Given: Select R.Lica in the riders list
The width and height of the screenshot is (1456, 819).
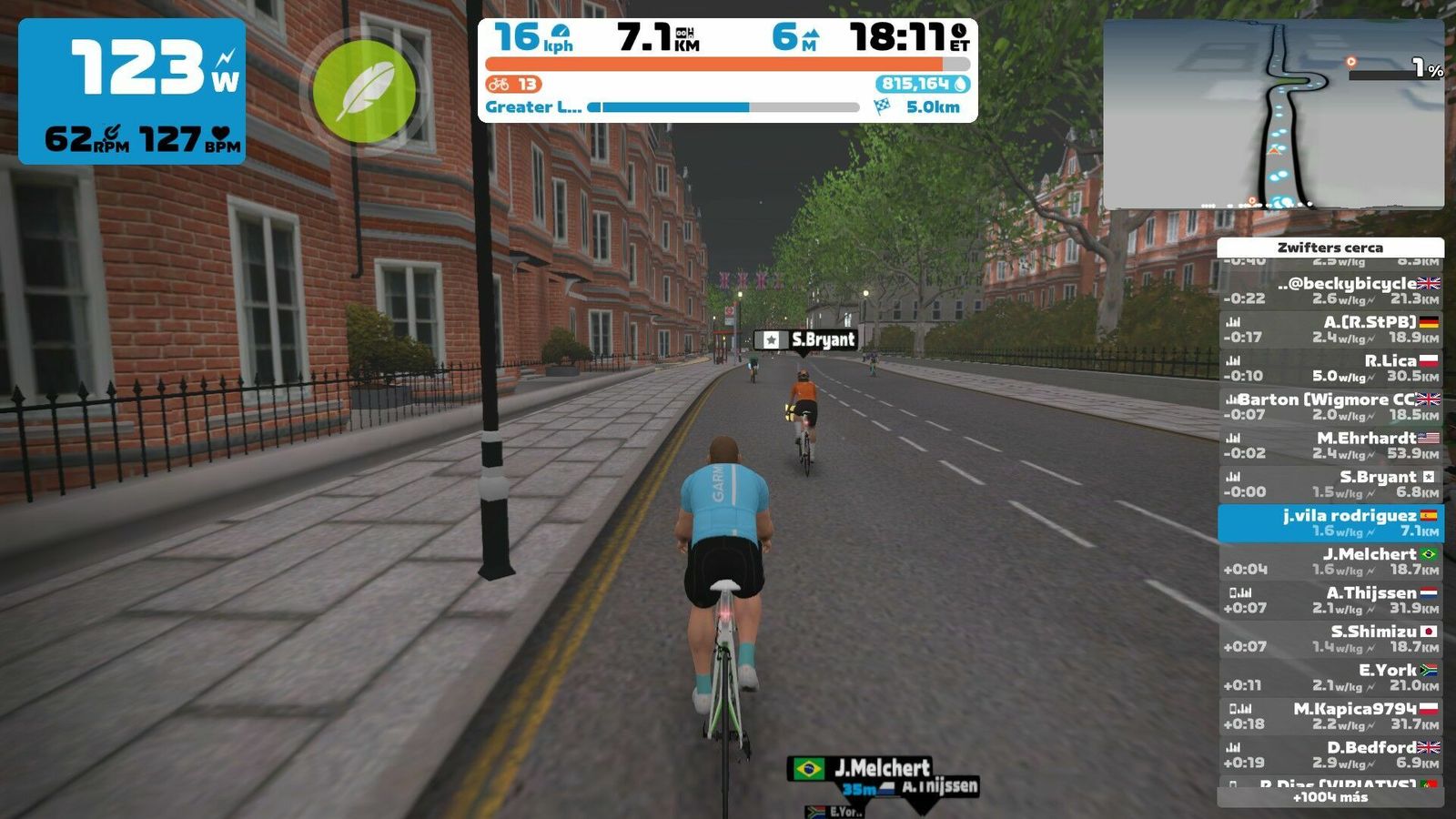Looking at the screenshot, I should pyautogui.click(x=1330, y=368).
